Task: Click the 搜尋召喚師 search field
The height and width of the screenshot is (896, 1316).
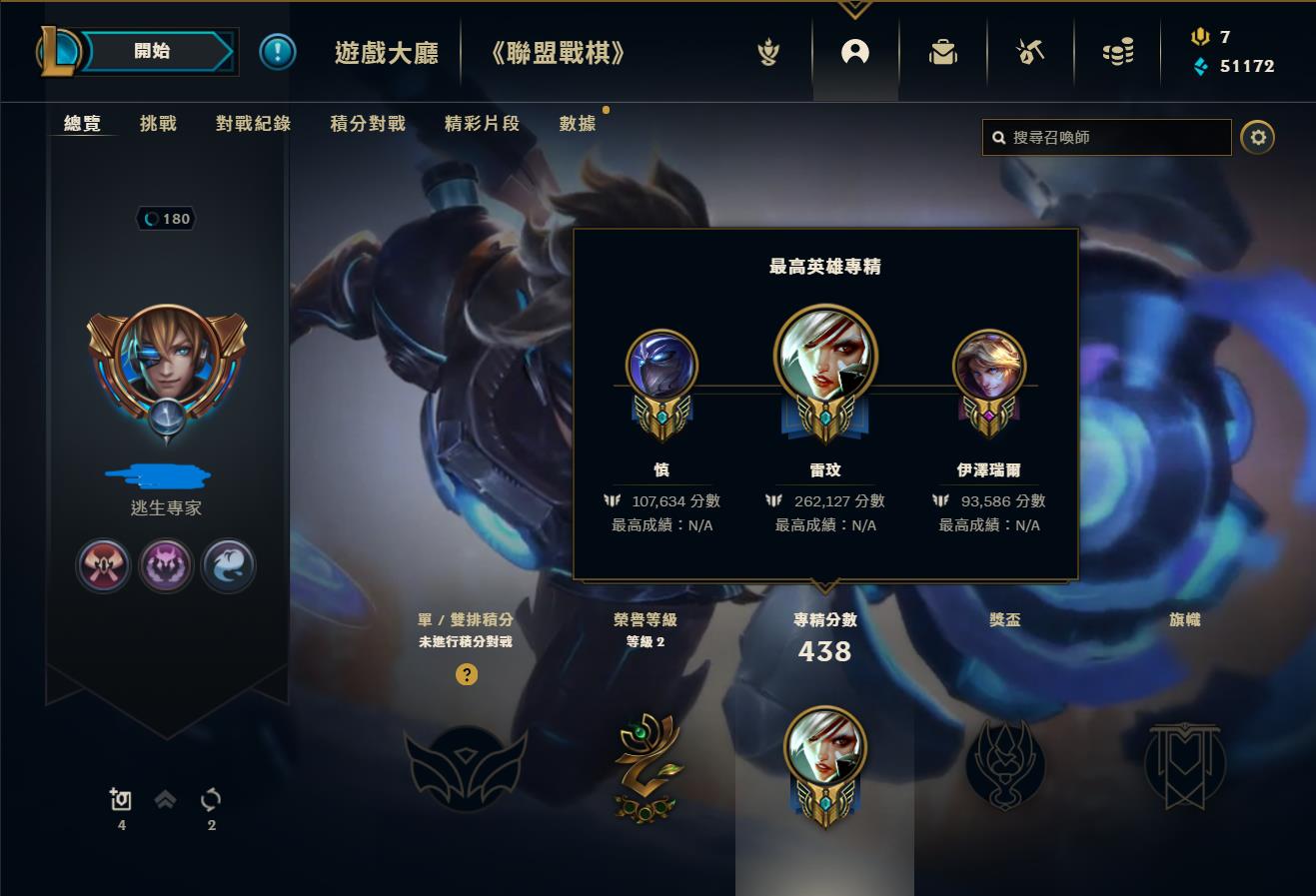Action: [1106, 137]
